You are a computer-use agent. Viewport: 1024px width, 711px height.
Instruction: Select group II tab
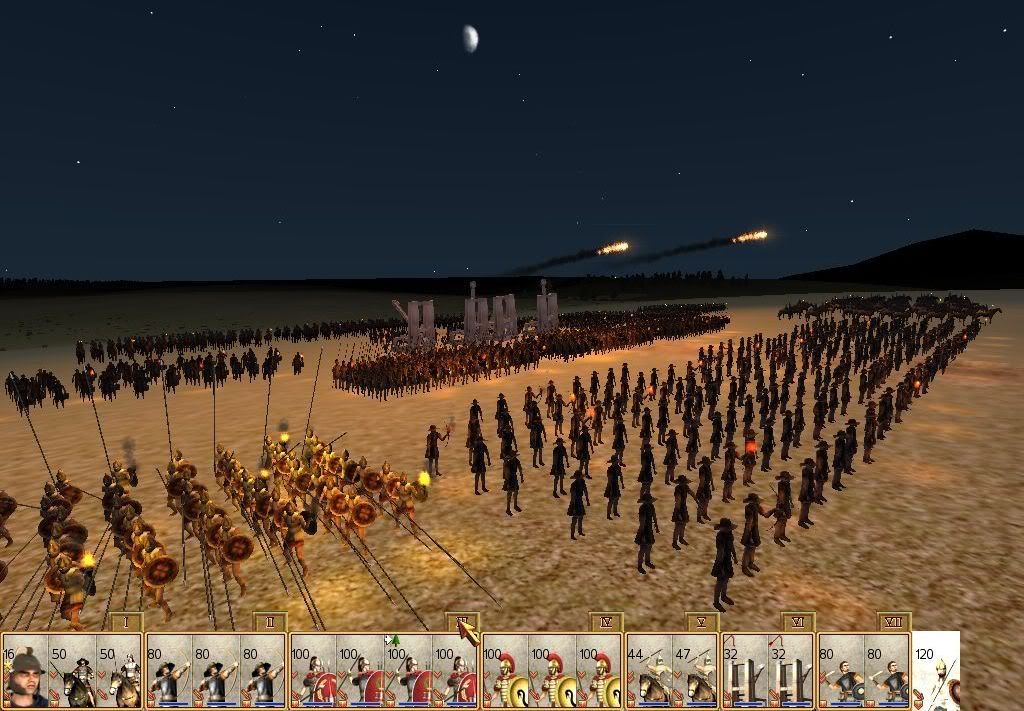[x=270, y=622]
